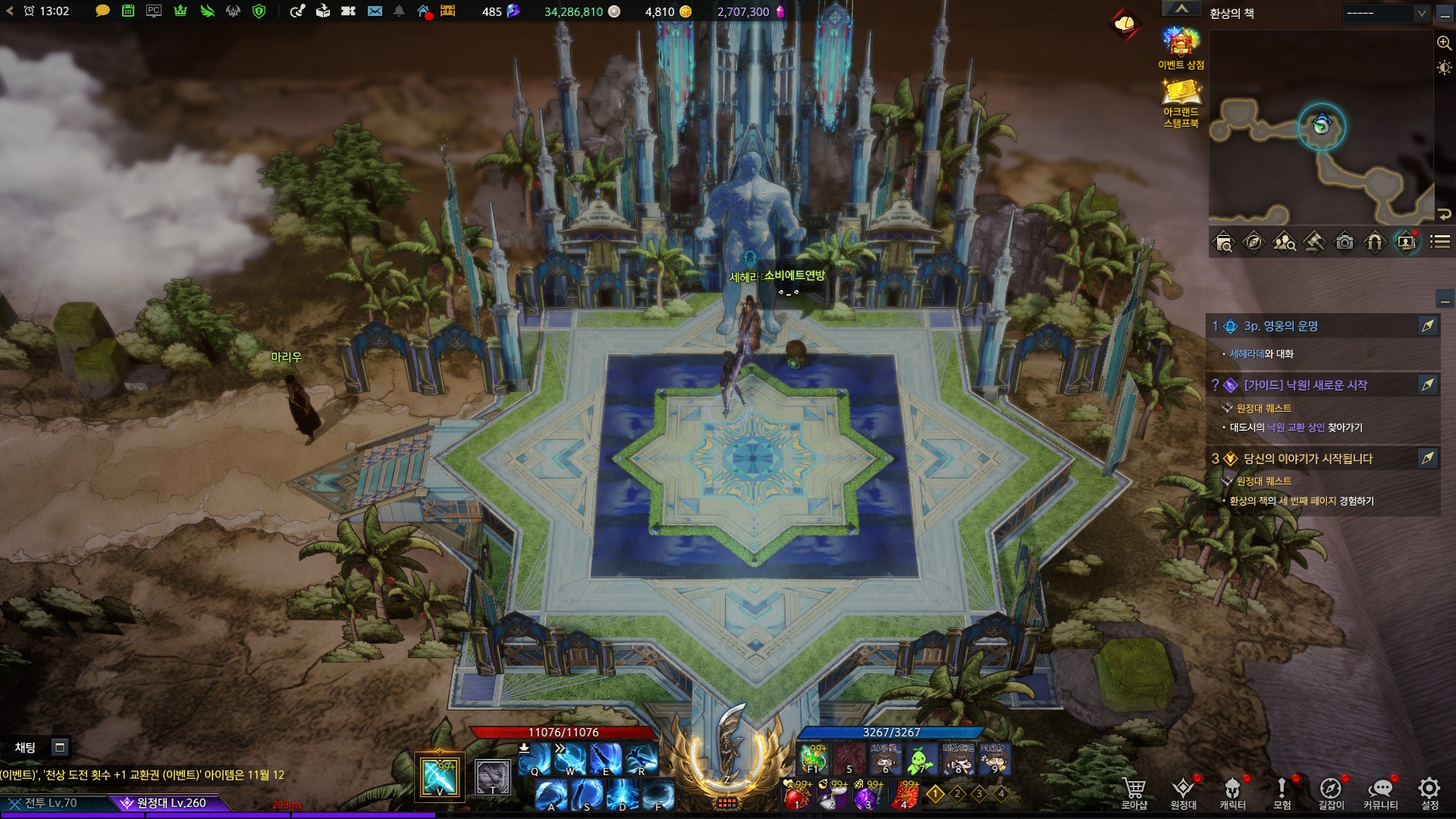
Task: Select the 당신의 이야기가 시작됩니다 quest entry
Action: 1308,459
